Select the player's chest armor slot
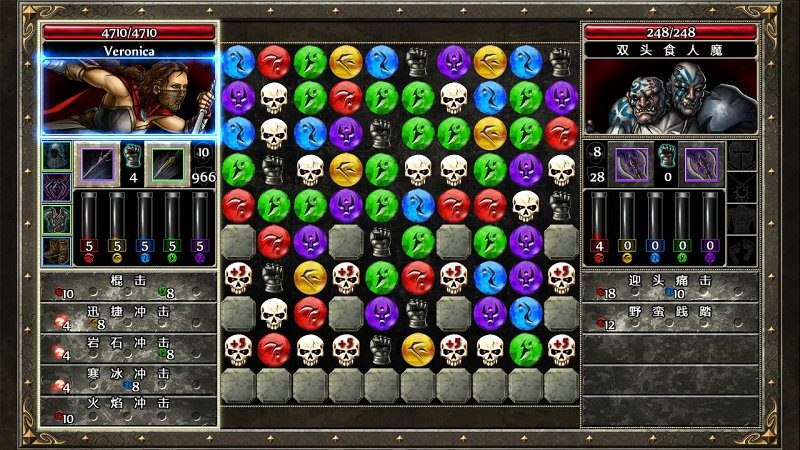 pos(56,219)
